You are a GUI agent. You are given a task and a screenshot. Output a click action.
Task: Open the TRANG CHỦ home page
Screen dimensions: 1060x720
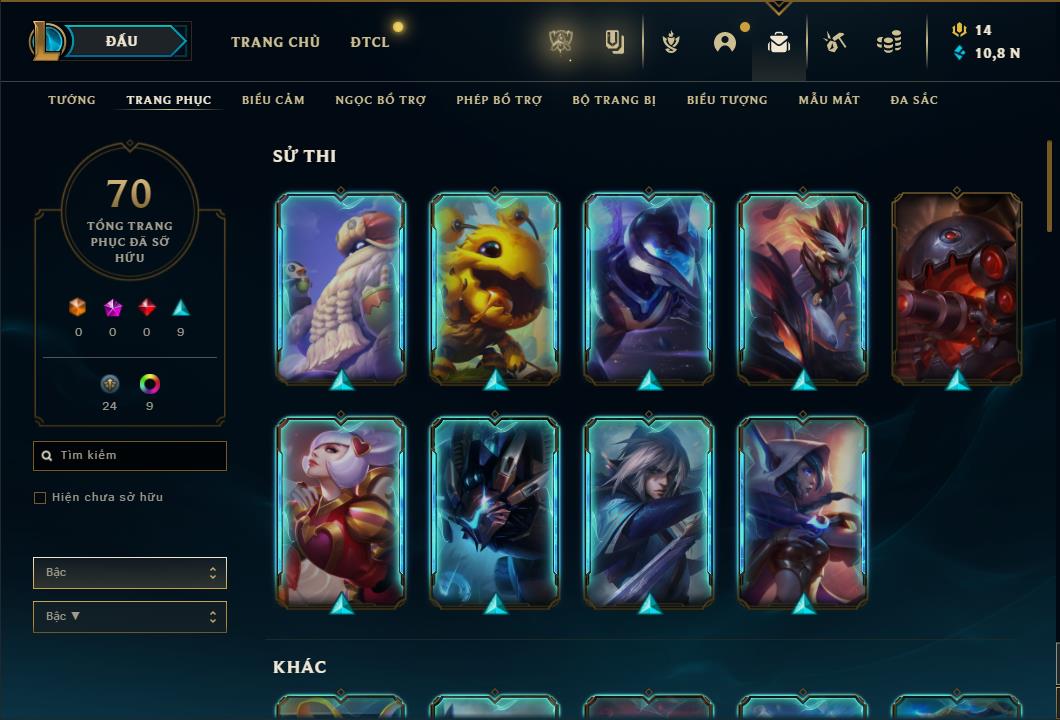[x=275, y=42]
